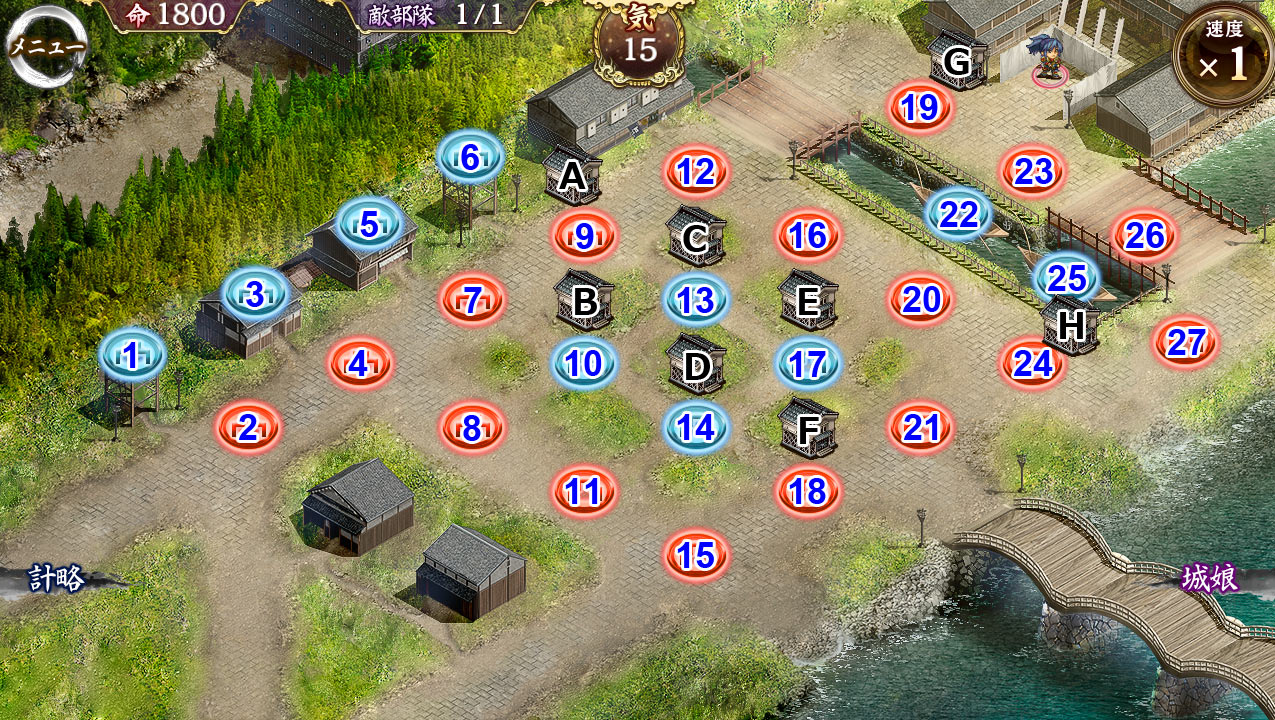Select blue deployment tile 1
This screenshot has height=720, width=1275.
(132, 354)
